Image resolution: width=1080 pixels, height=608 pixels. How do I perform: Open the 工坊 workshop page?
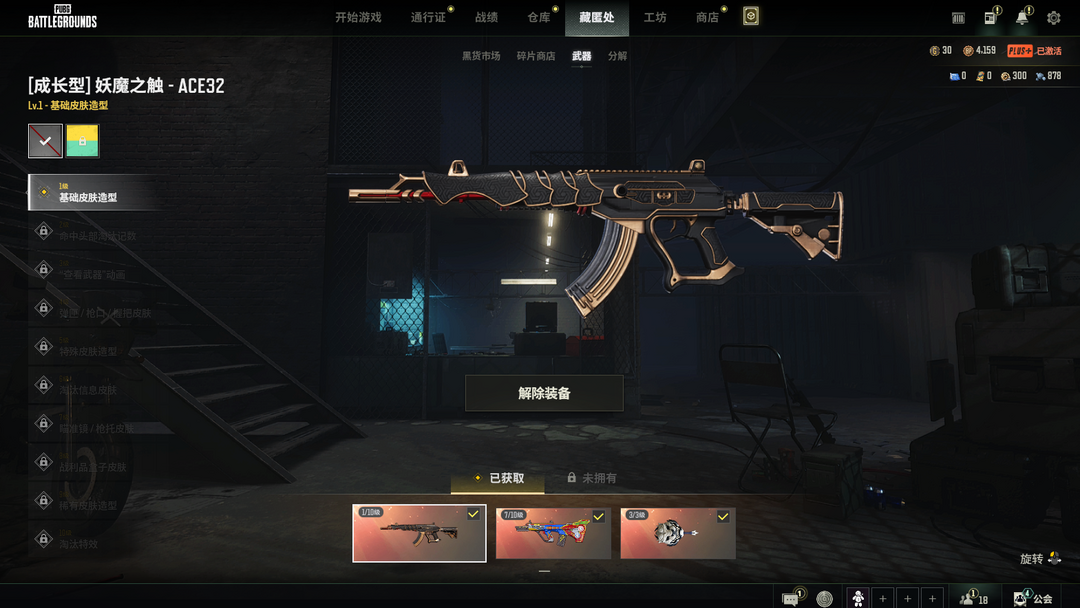coord(655,18)
